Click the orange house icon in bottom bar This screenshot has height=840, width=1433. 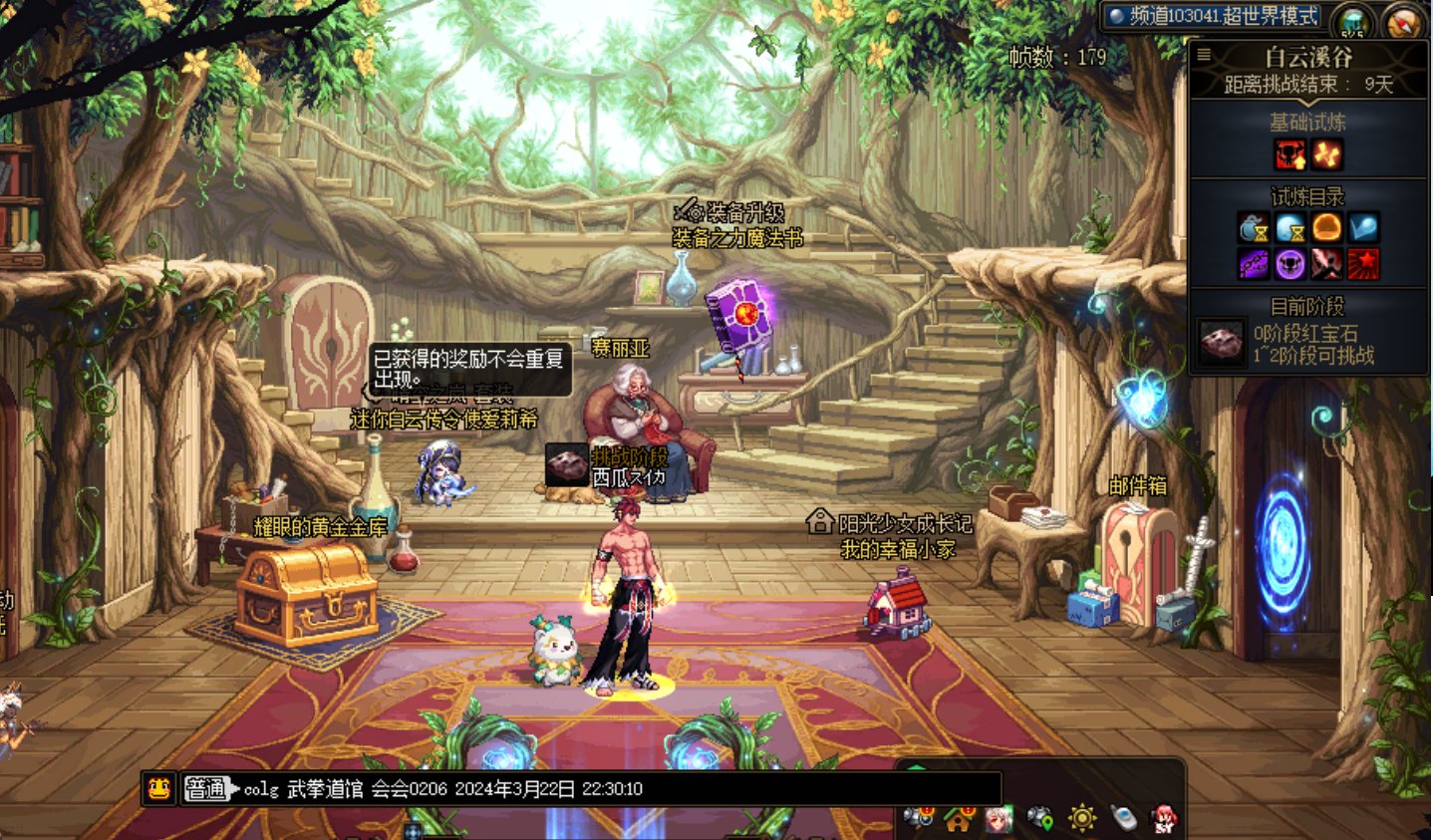coord(959,819)
